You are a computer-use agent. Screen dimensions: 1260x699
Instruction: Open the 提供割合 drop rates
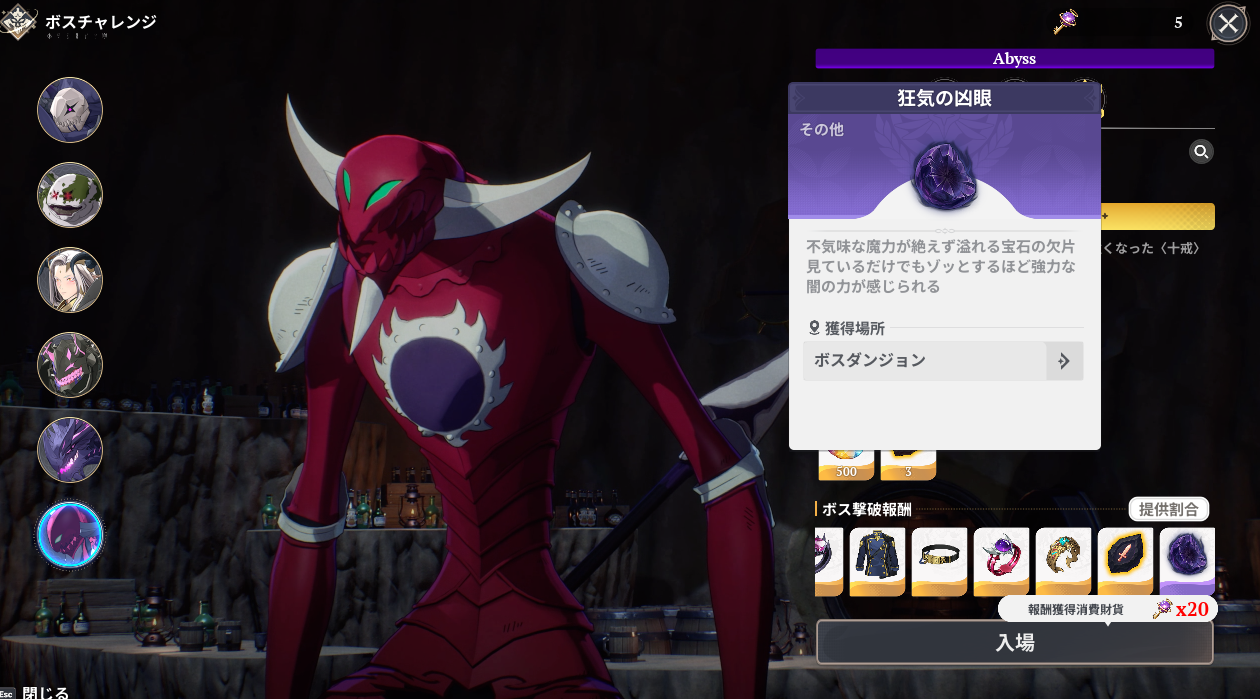point(1168,509)
